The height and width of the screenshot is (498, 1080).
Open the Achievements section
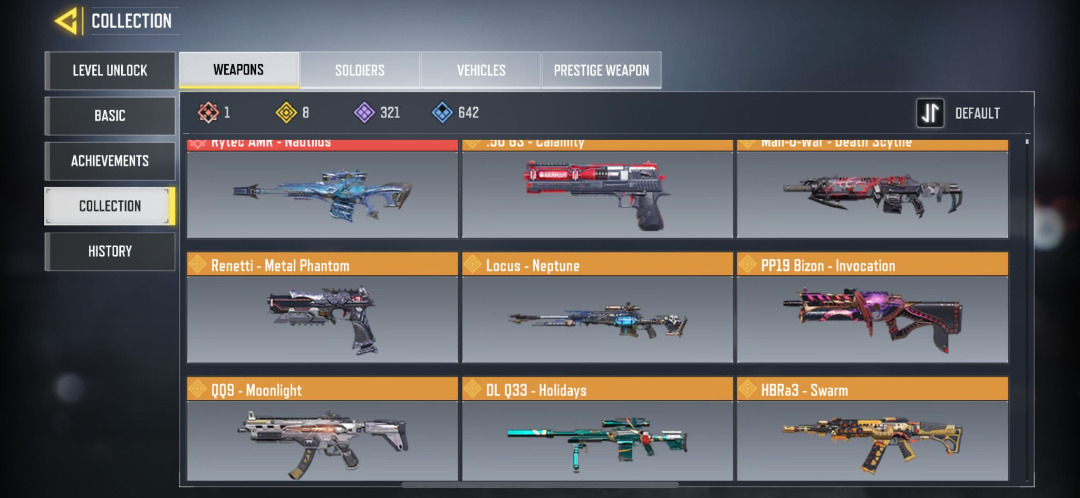click(x=109, y=161)
